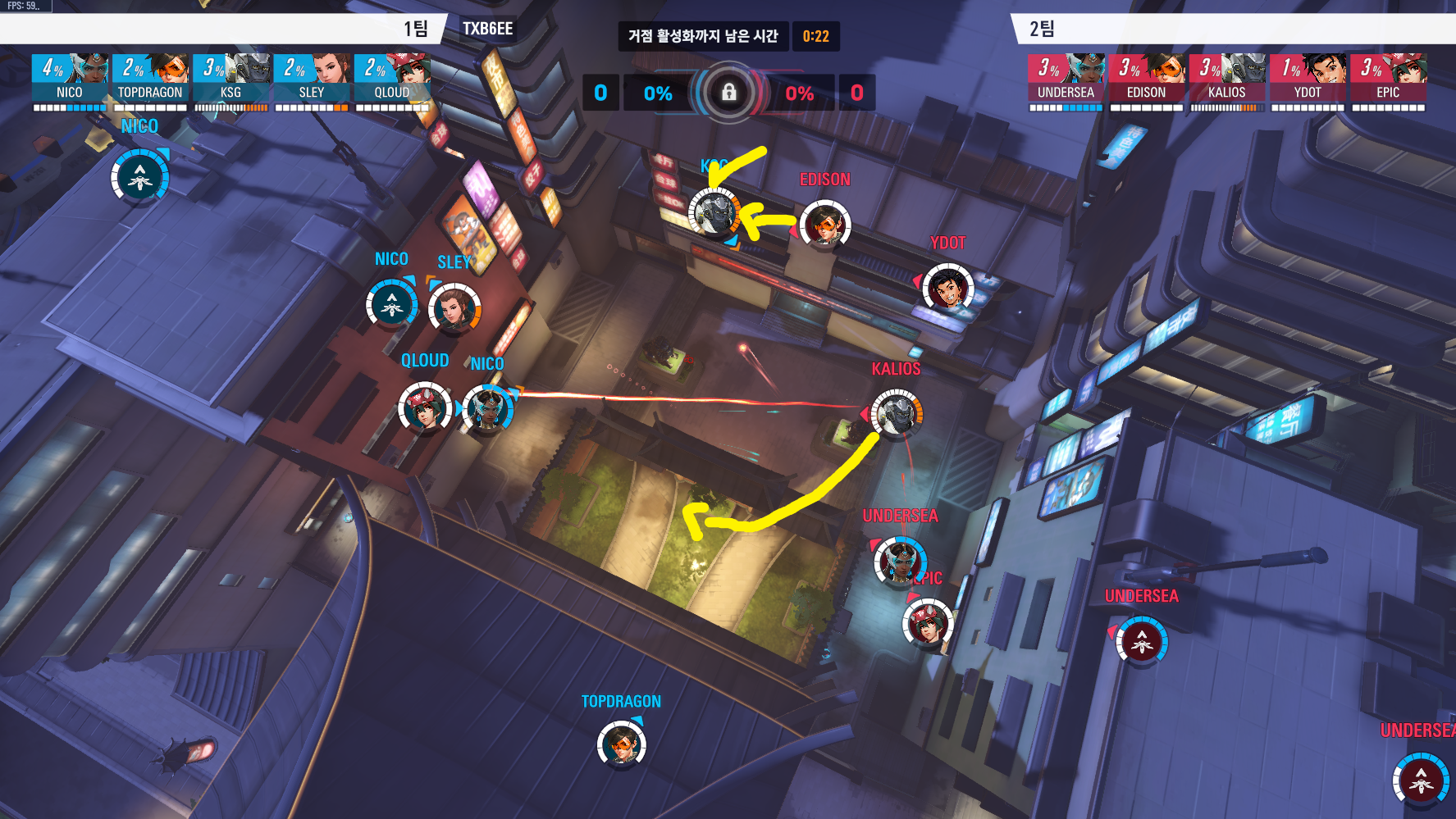Click EPIC's hero marker on the overview map
The image size is (1456, 819).
928,623
